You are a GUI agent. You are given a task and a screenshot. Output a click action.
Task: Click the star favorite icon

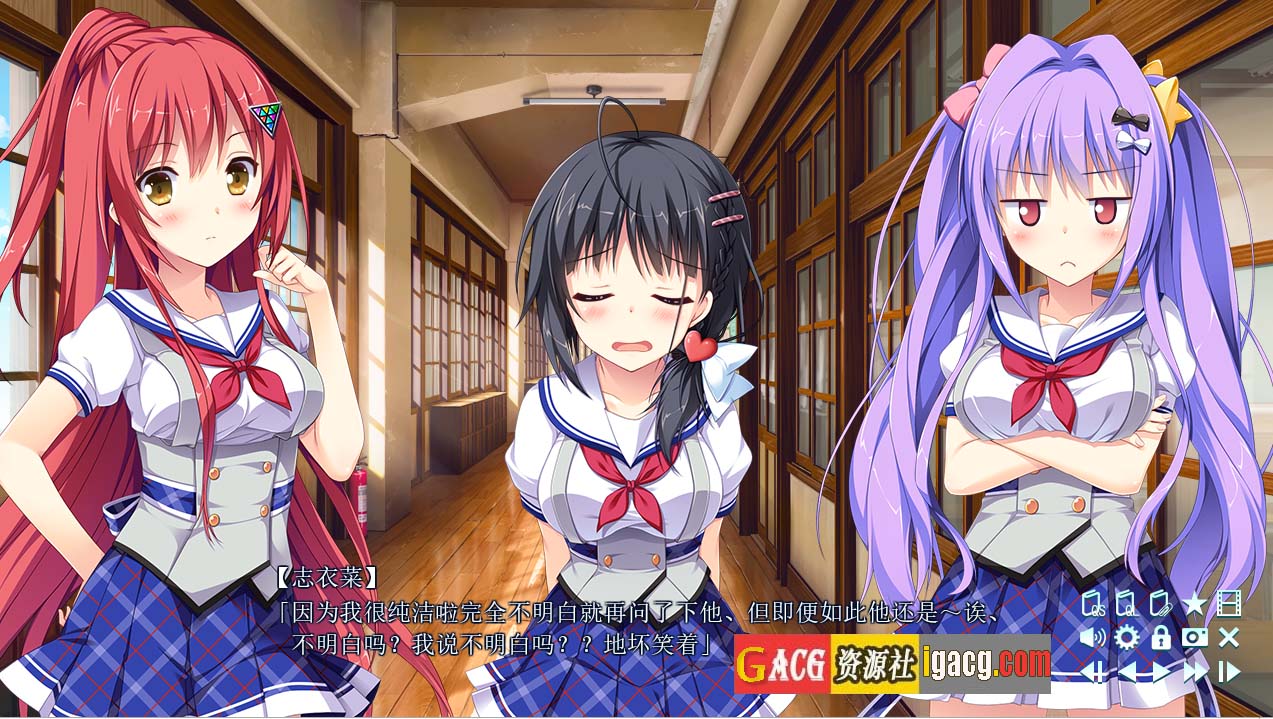(1194, 604)
